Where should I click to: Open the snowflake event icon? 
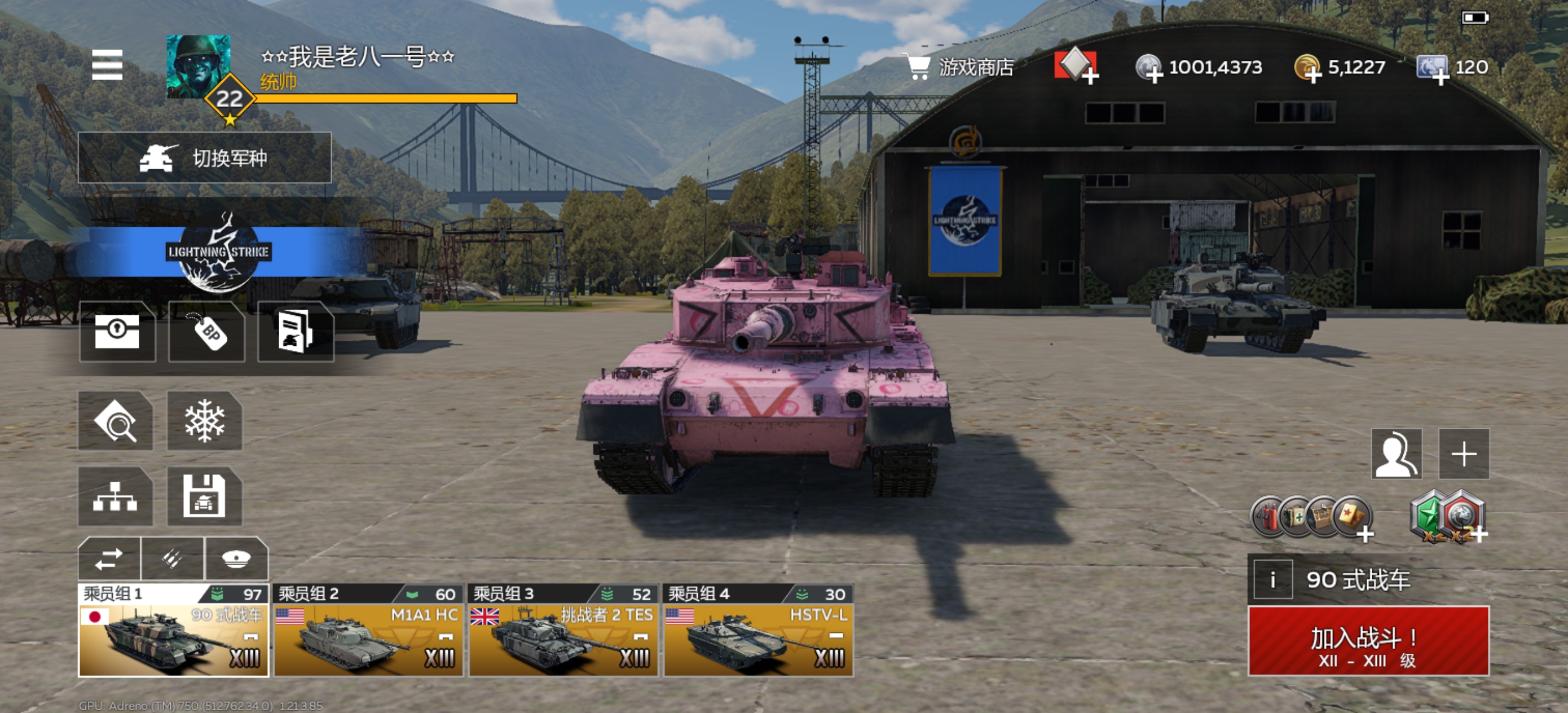click(205, 421)
